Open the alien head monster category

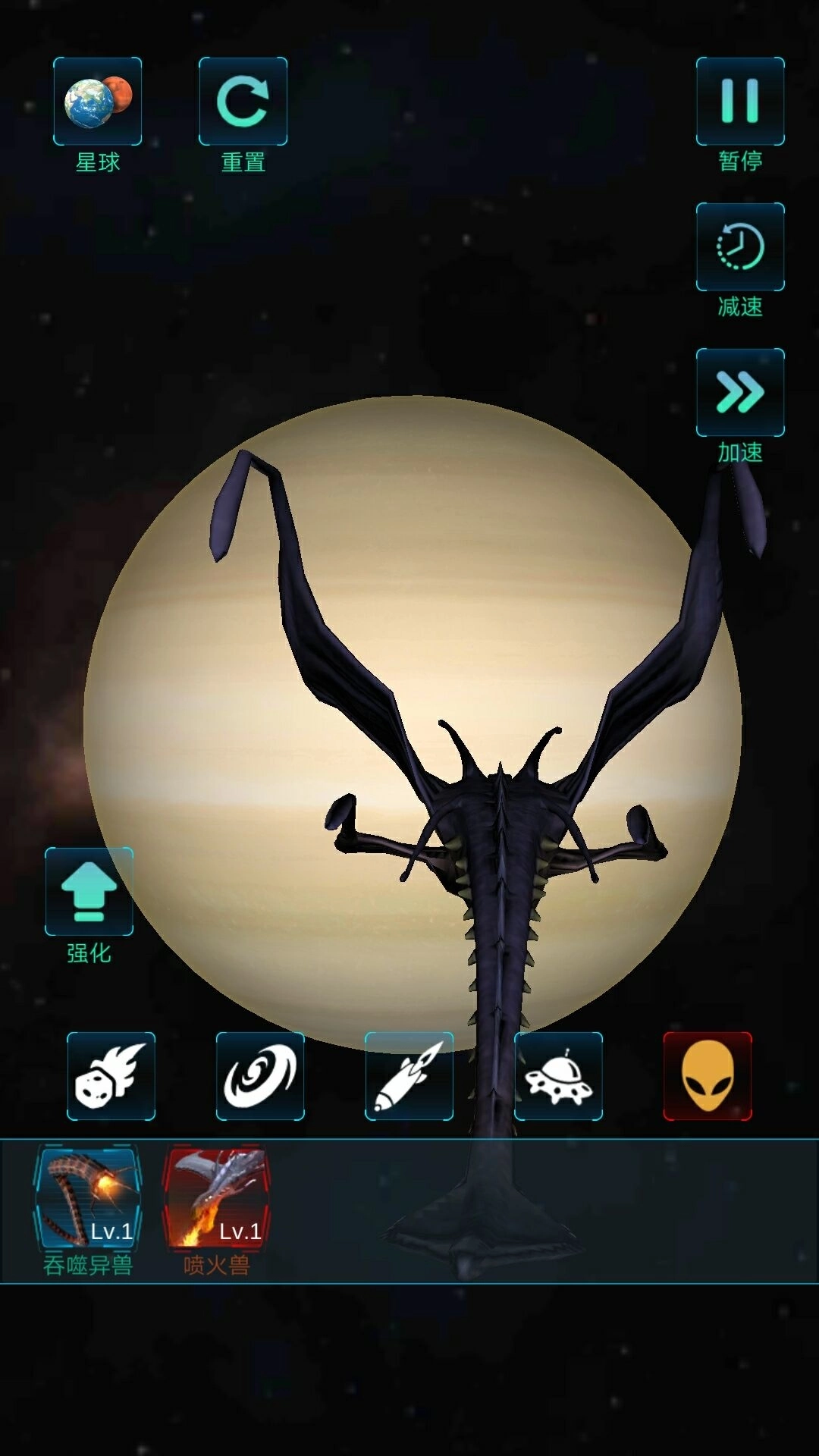point(708,1076)
